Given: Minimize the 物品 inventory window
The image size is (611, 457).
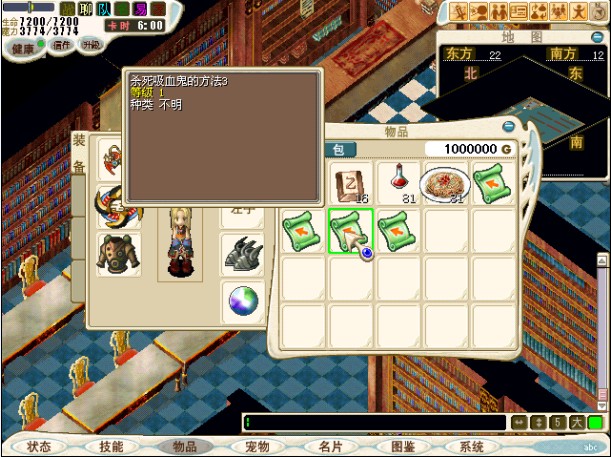Looking at the screenshot, I should tap(509, 127).
